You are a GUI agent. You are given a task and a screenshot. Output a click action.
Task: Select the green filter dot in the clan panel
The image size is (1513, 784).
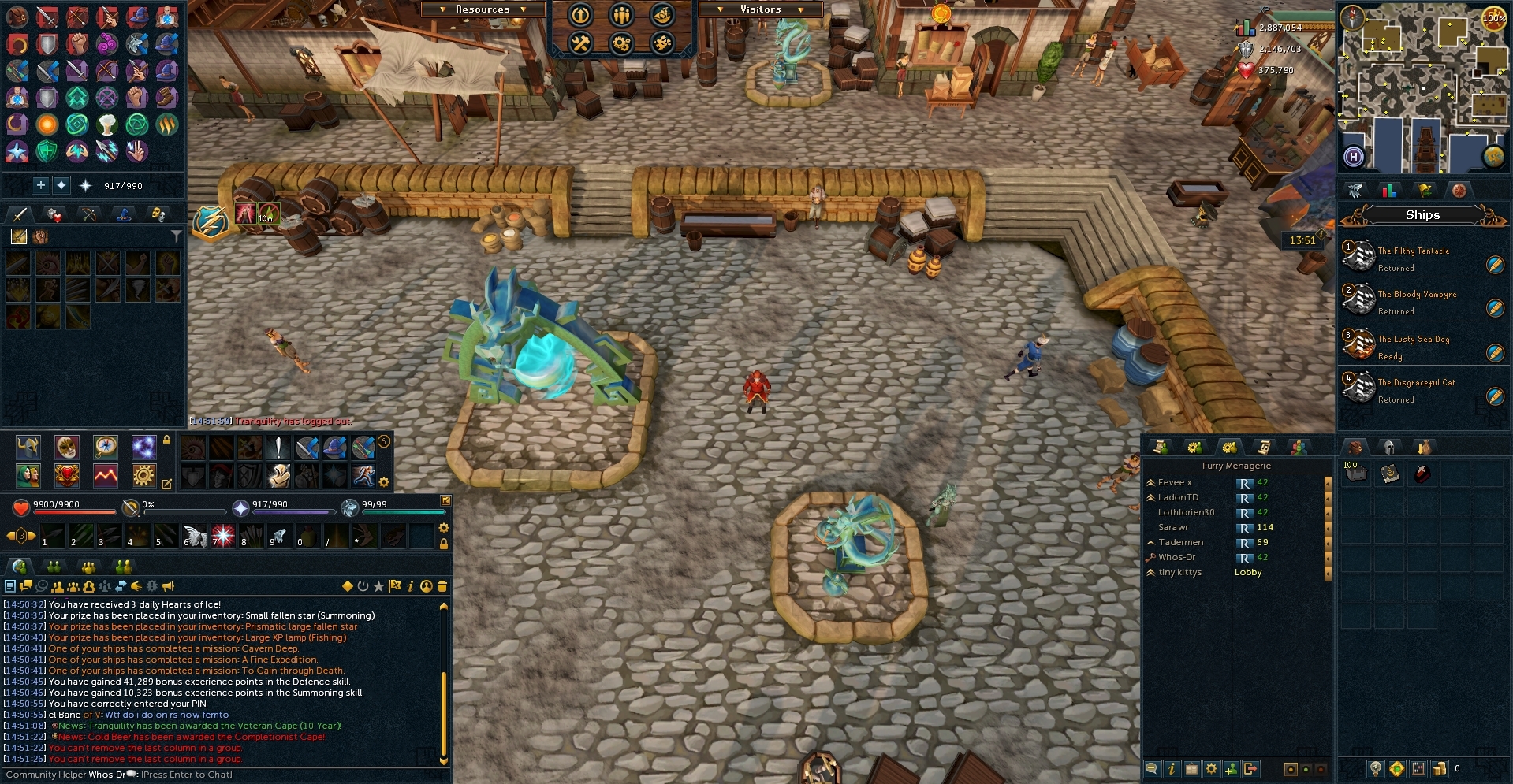(x=1306, y=768)
